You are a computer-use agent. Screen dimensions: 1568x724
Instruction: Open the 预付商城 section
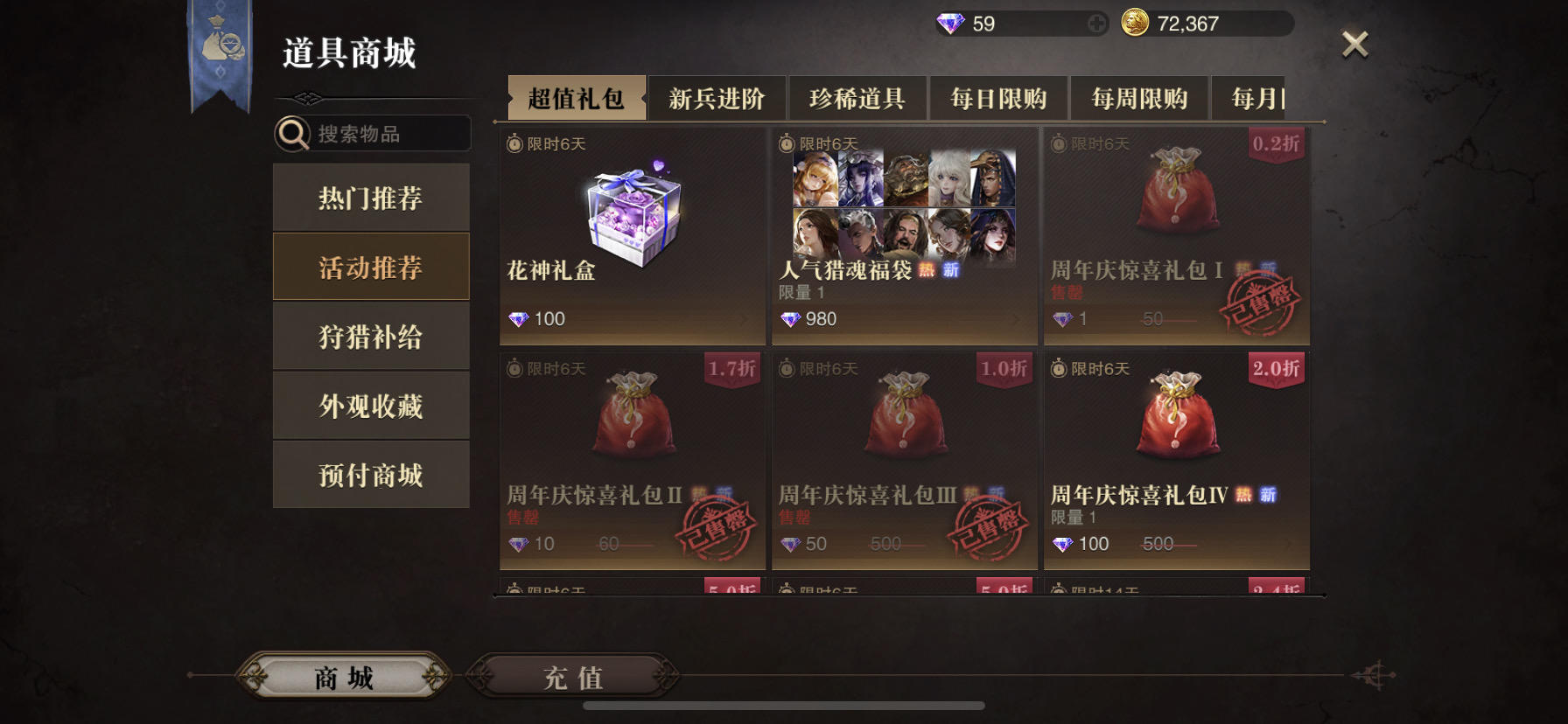pos(371,474)
